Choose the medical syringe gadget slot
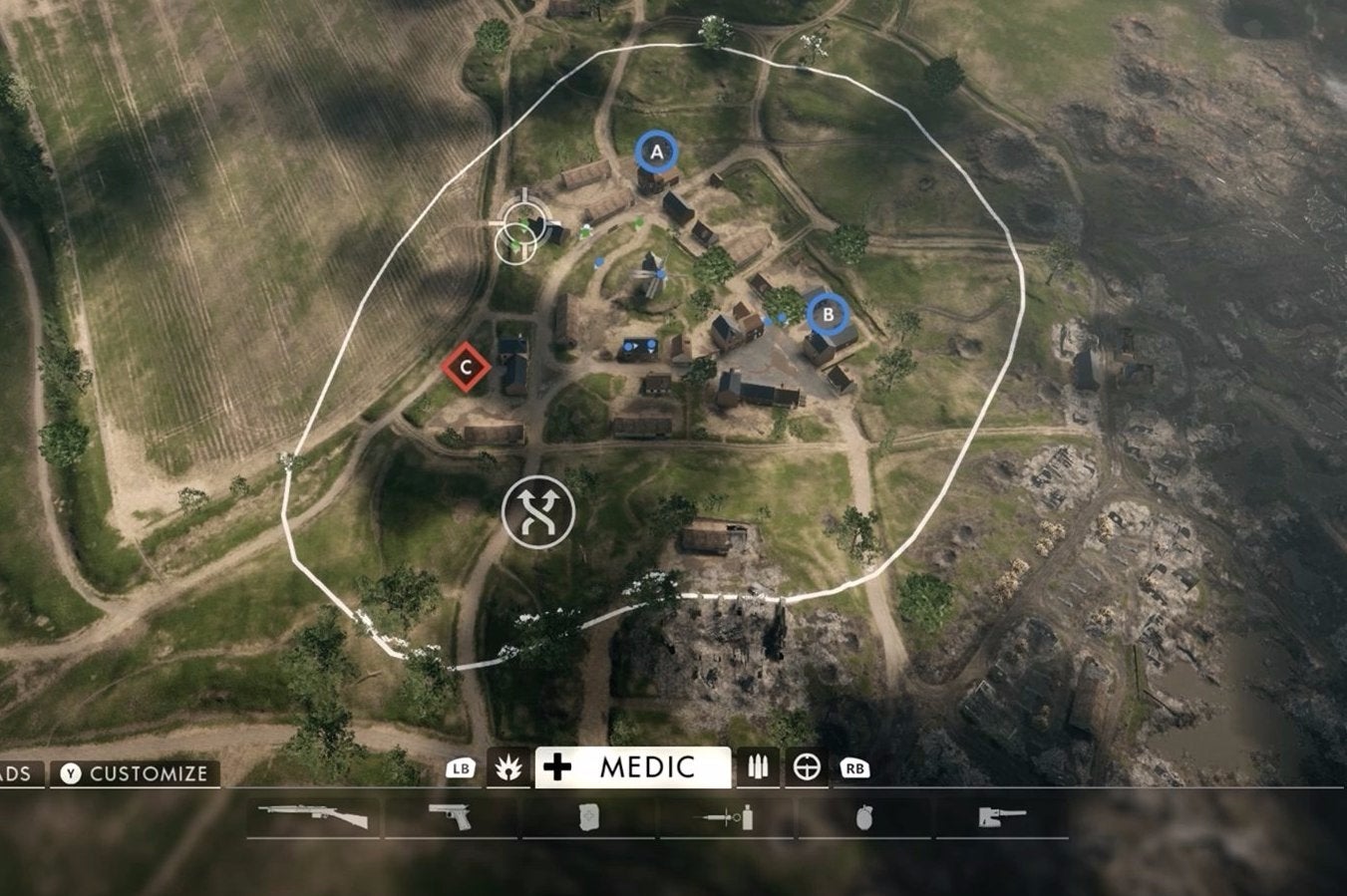This screenshot has width=1347, height=896. tap(725, 817)
